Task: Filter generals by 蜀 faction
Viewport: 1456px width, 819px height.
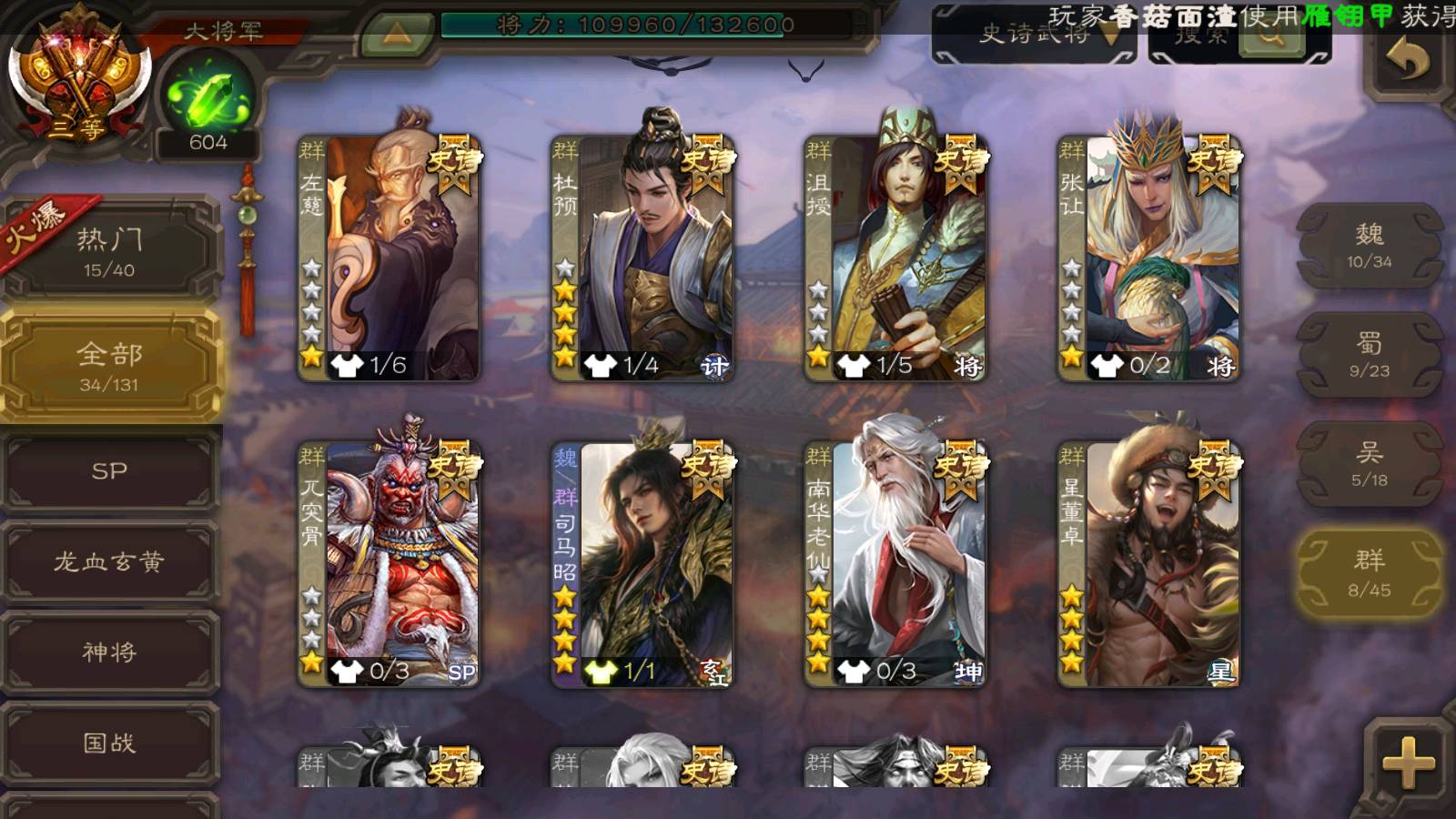Action: coord(1369,355)
